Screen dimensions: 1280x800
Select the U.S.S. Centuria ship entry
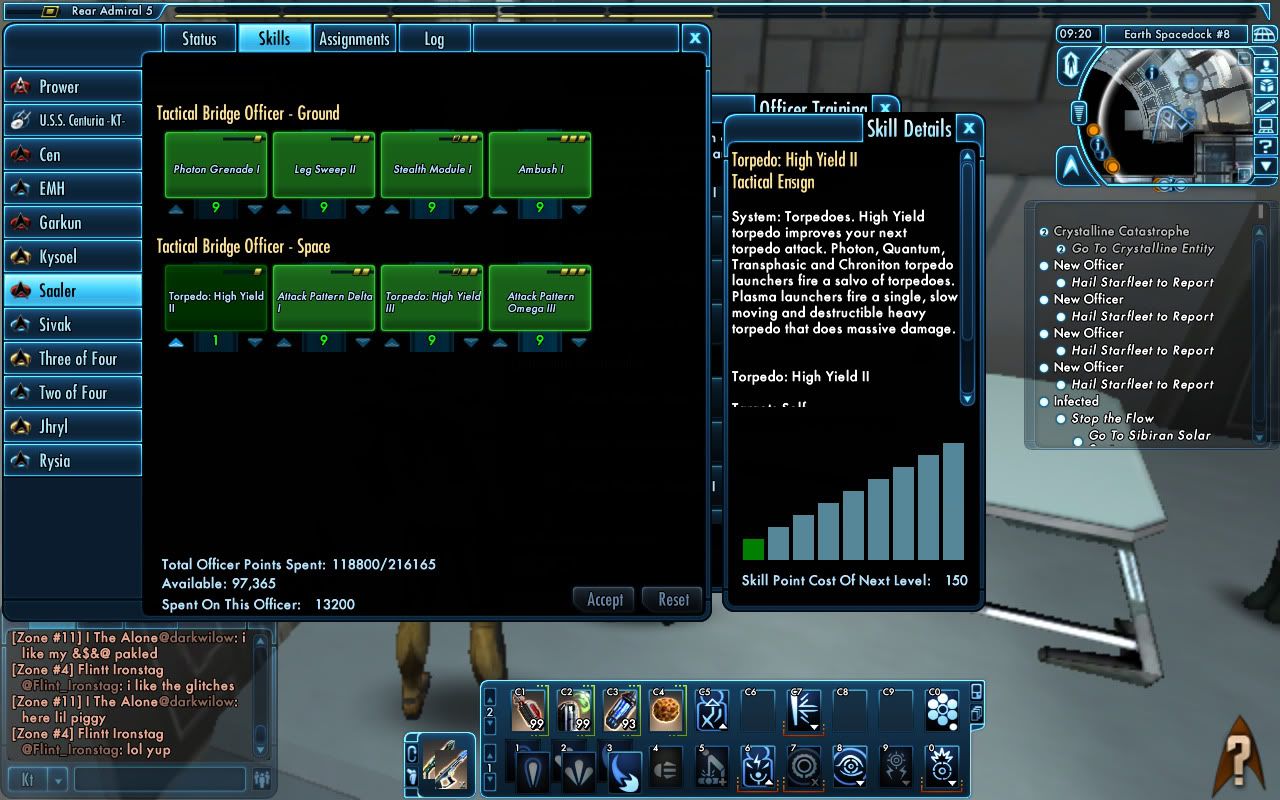point(72,121)
